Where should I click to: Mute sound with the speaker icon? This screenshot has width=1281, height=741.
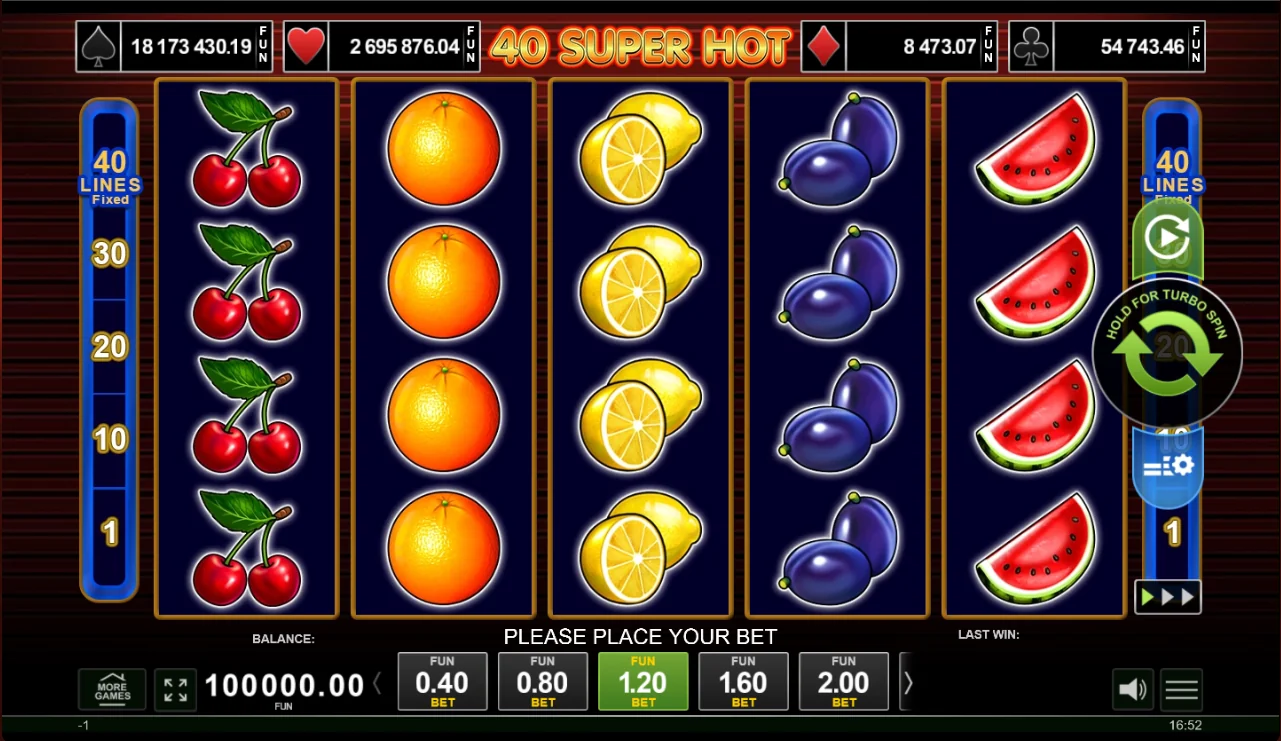tap(1132, 689)
